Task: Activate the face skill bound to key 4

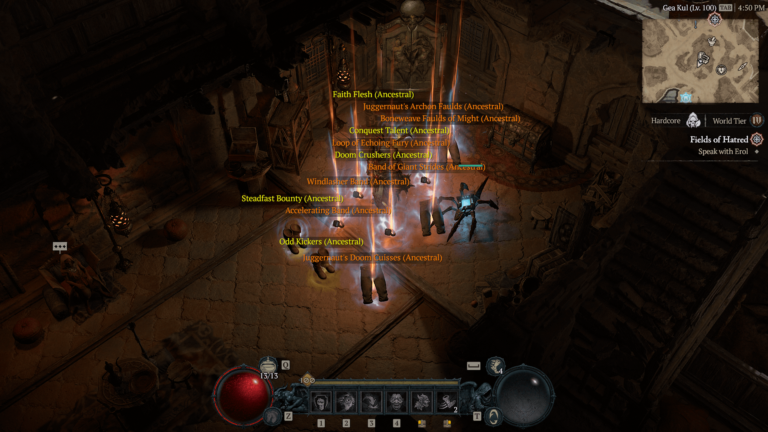Action: 396,402
